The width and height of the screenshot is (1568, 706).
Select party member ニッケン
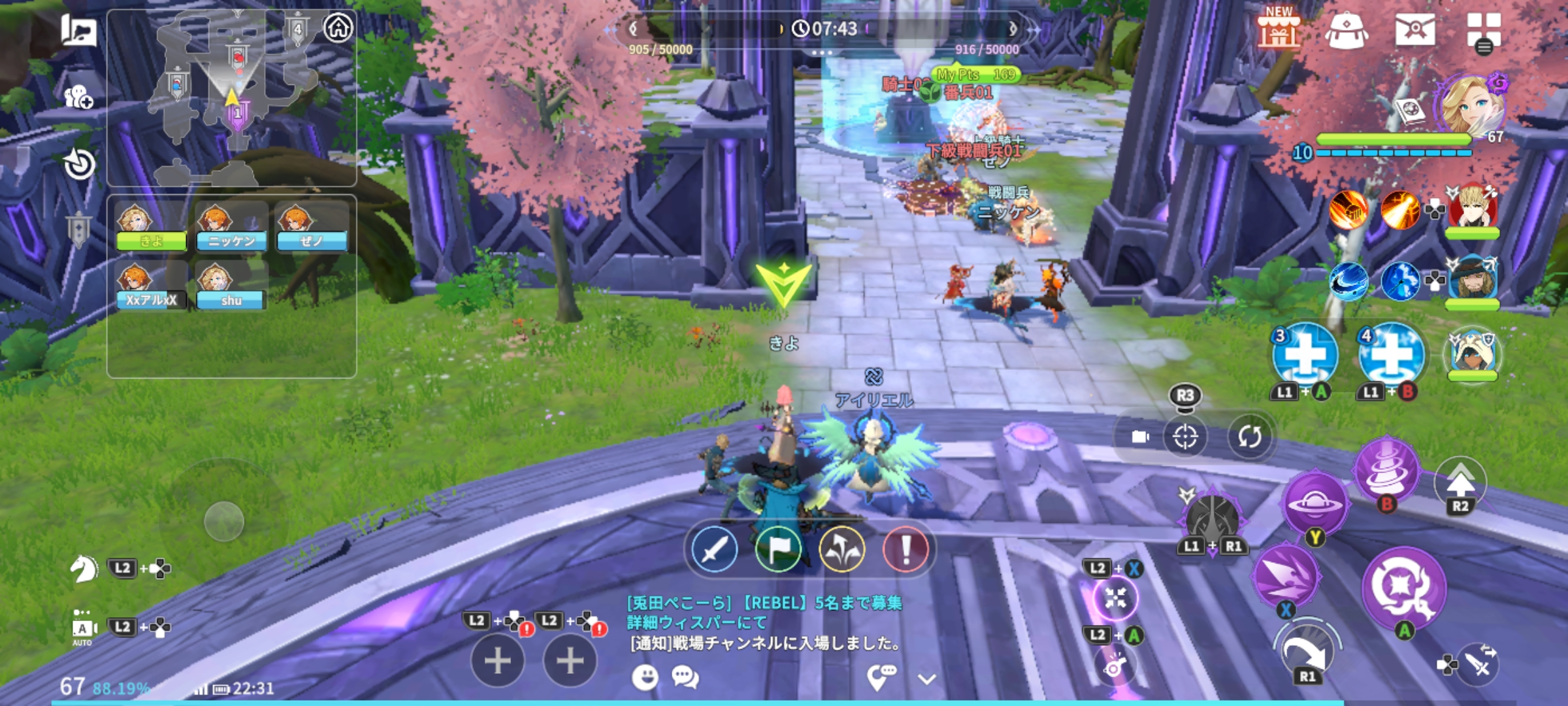(231, 227)
